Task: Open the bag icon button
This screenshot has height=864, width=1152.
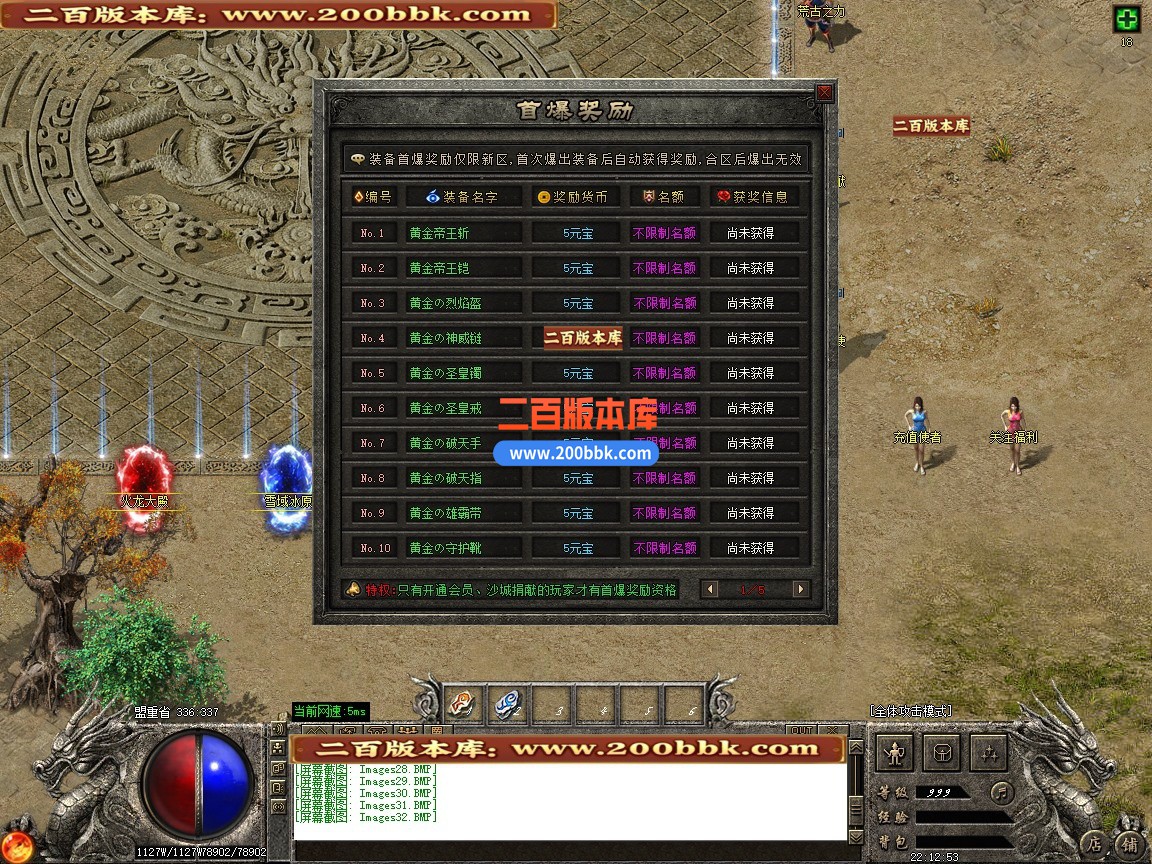Action: tap(941, 753)
